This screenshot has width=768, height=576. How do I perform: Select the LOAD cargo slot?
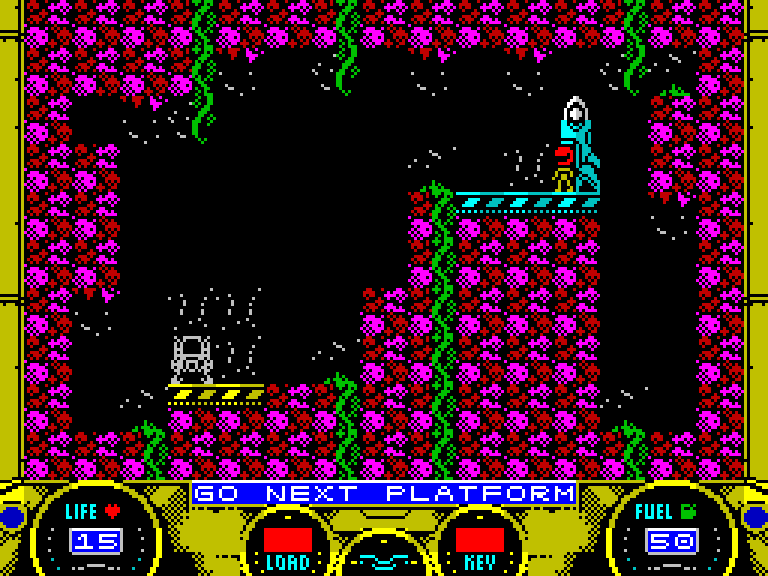(x=287, y=540)
